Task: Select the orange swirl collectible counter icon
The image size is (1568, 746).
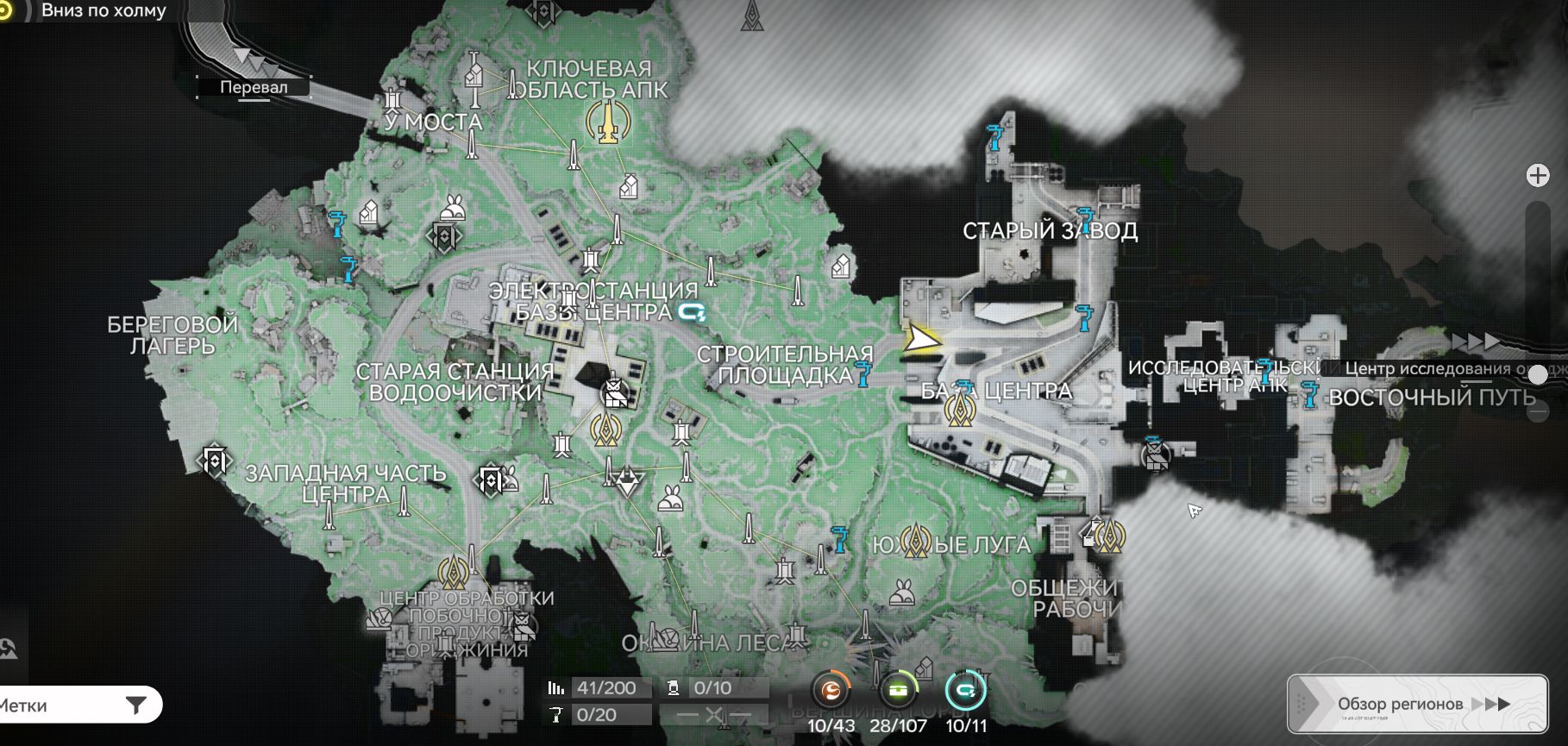Action: [831, 691]
